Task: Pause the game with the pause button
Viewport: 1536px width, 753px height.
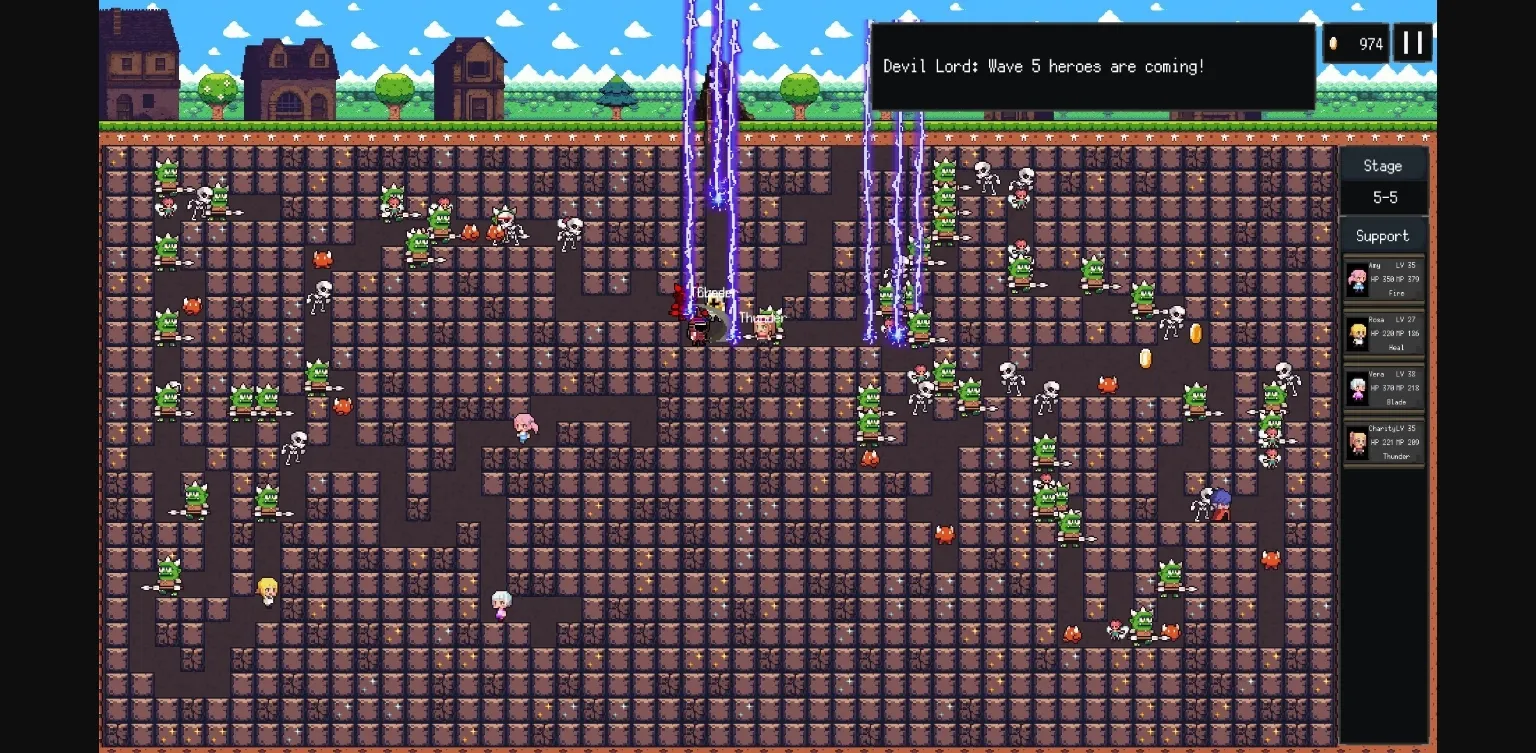Action: point(1413,43)
